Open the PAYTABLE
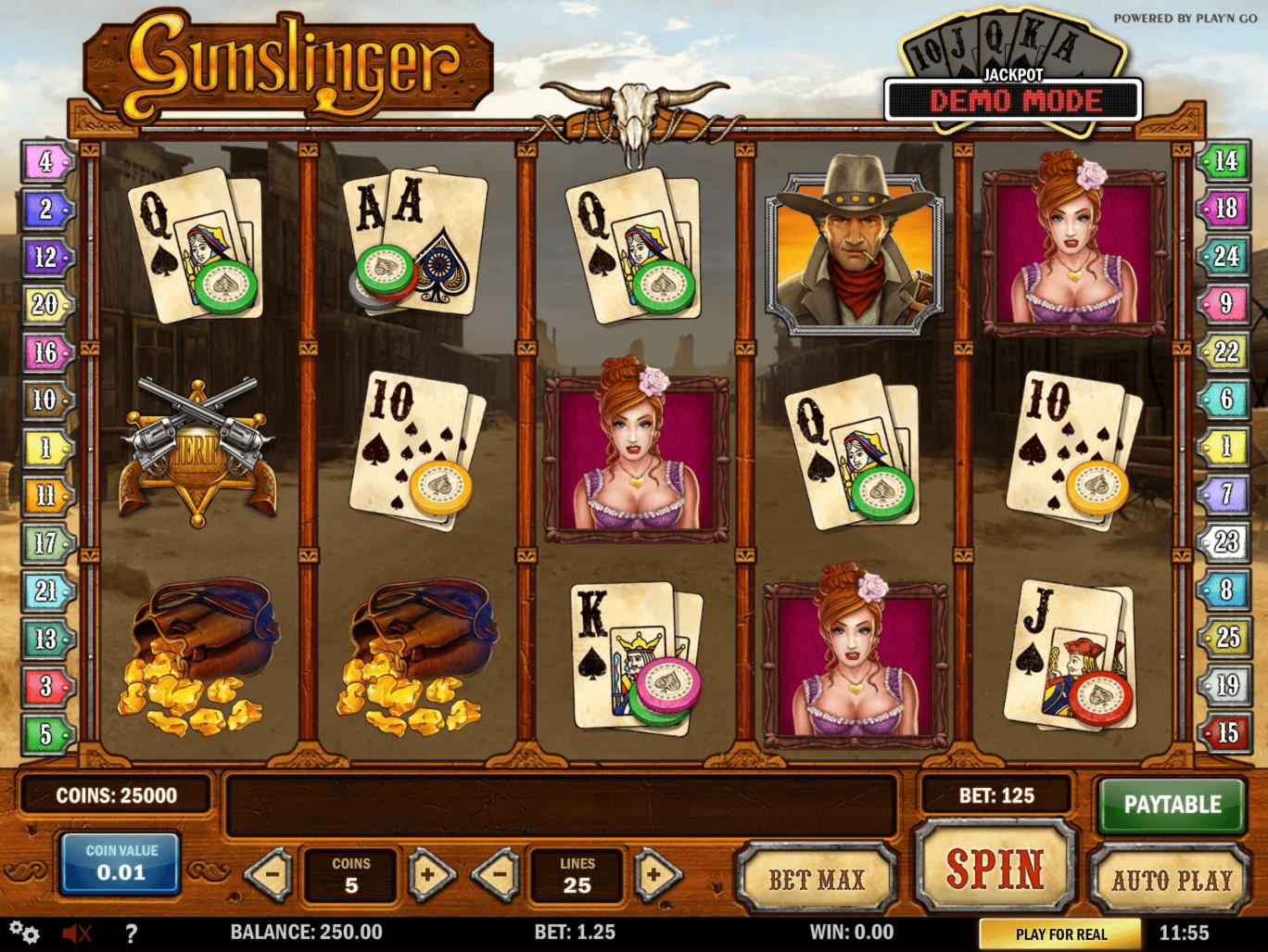This screenshot has width=1268, height=952. pyautogui.click(x=1172, y=805)
